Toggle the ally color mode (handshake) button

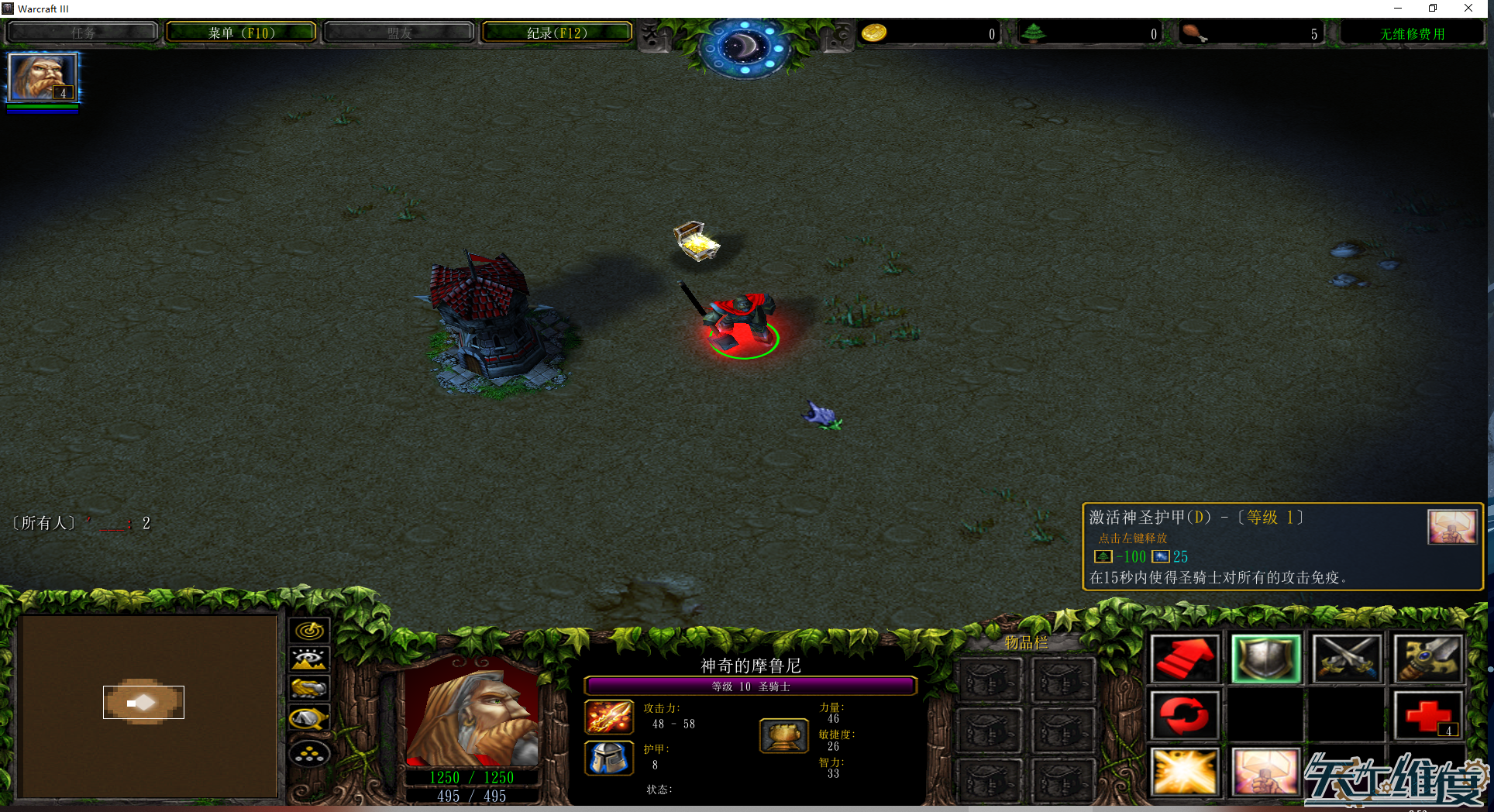point(309,689)
